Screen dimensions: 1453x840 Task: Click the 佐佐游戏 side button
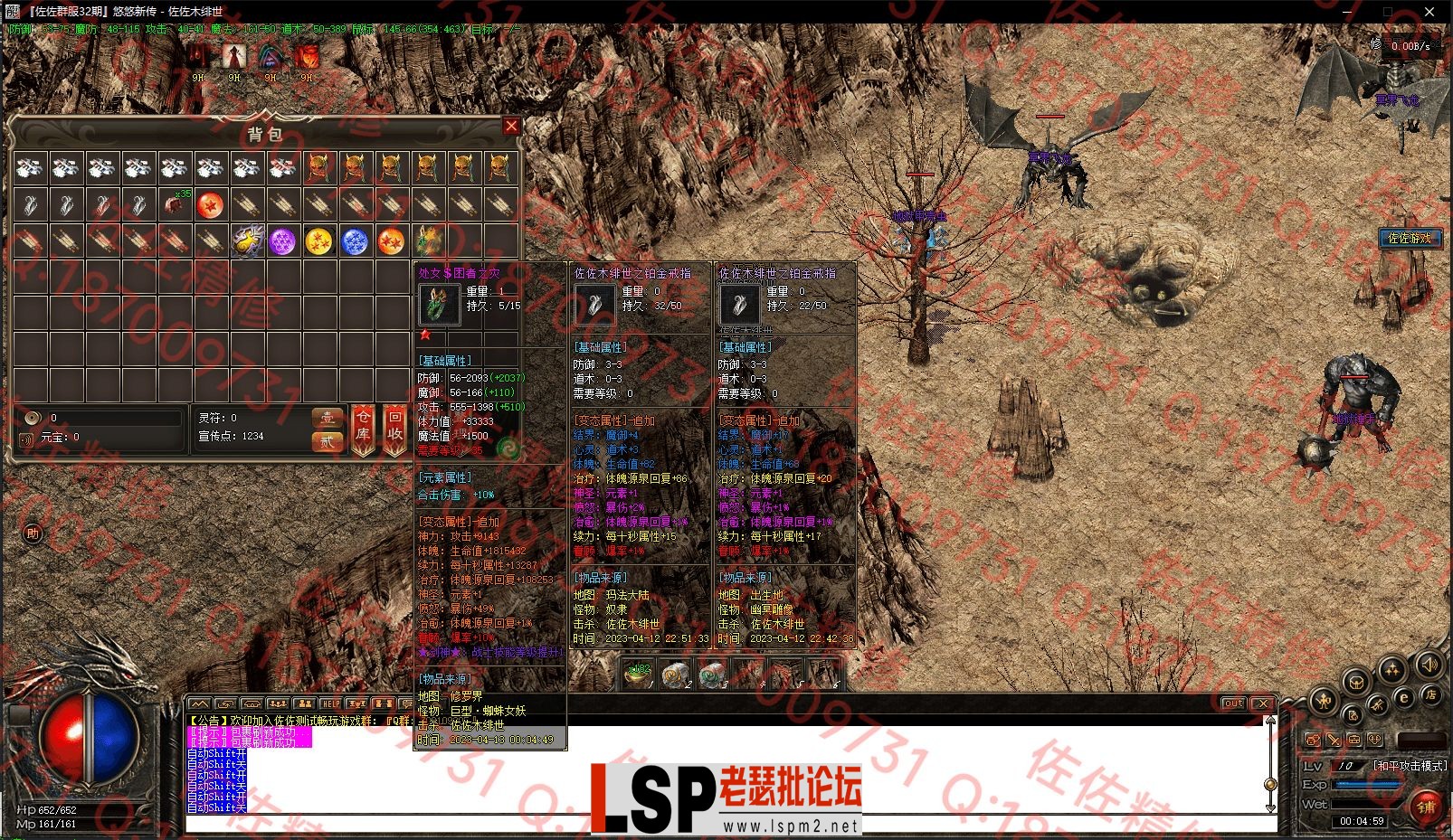coord(1410,238)
